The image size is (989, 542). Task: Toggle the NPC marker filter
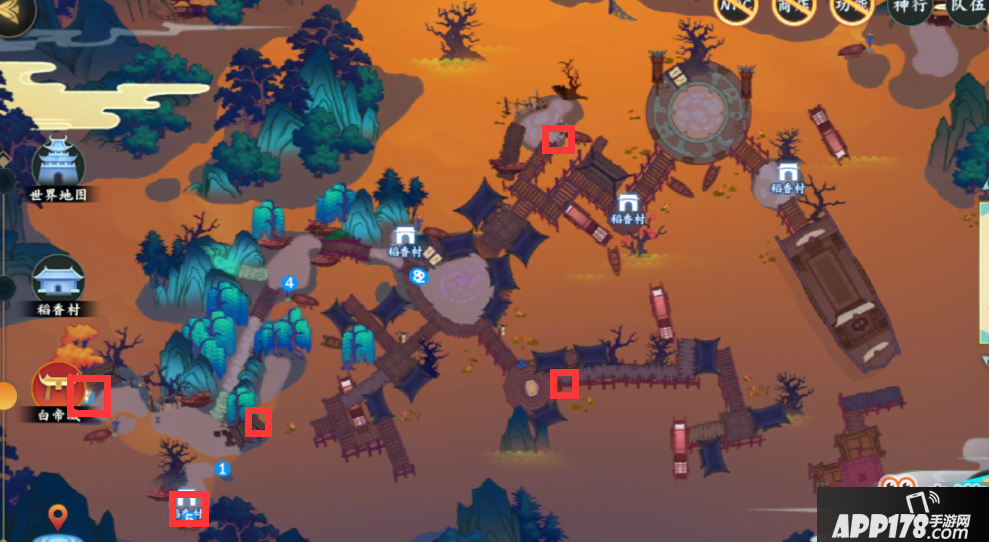[735, 8]
